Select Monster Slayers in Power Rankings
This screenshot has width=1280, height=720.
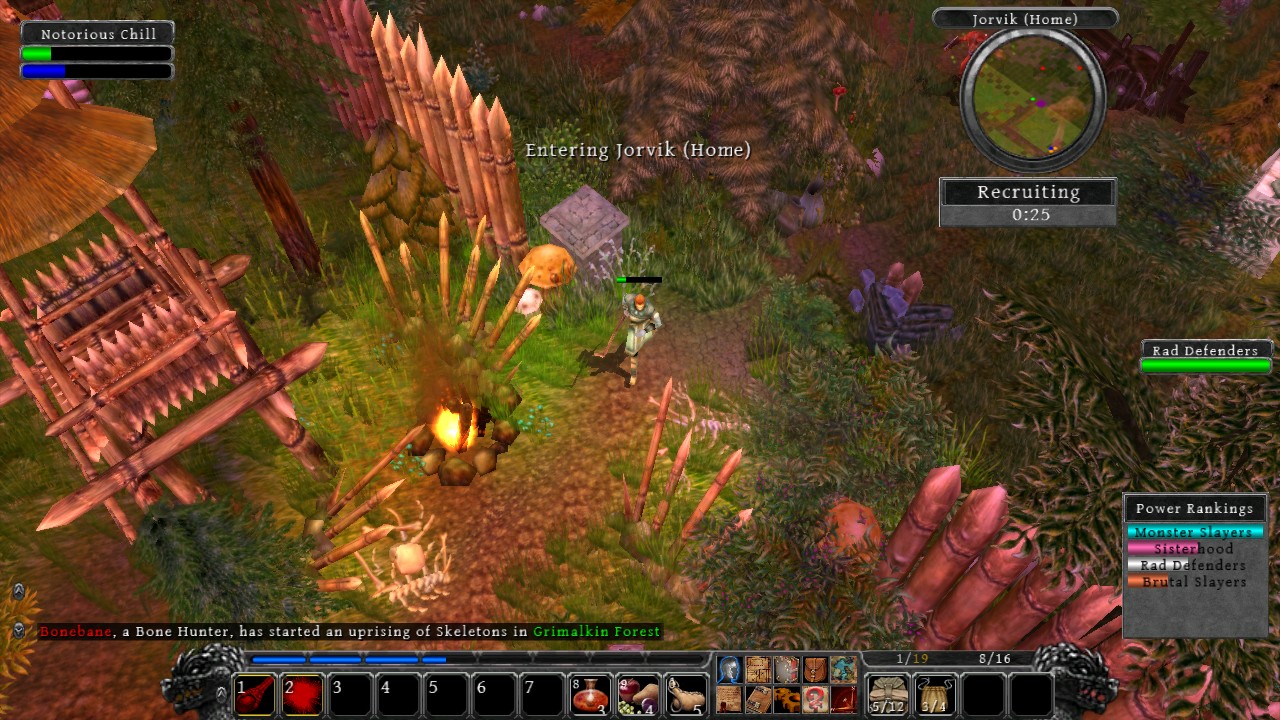pyautogui.click(x=1193, y=532)
